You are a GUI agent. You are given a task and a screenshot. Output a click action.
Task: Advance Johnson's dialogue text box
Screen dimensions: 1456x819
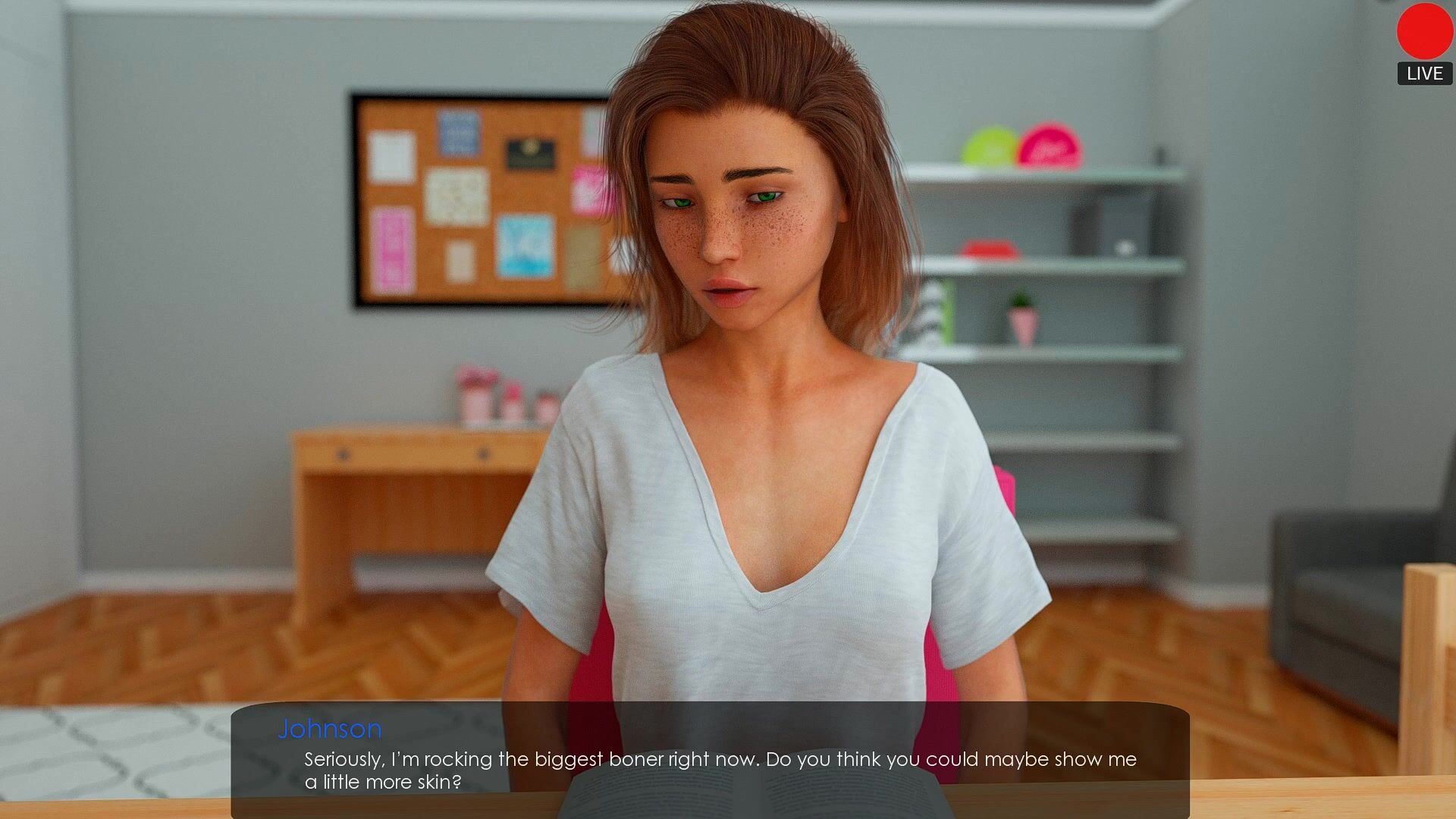point(710,760)
